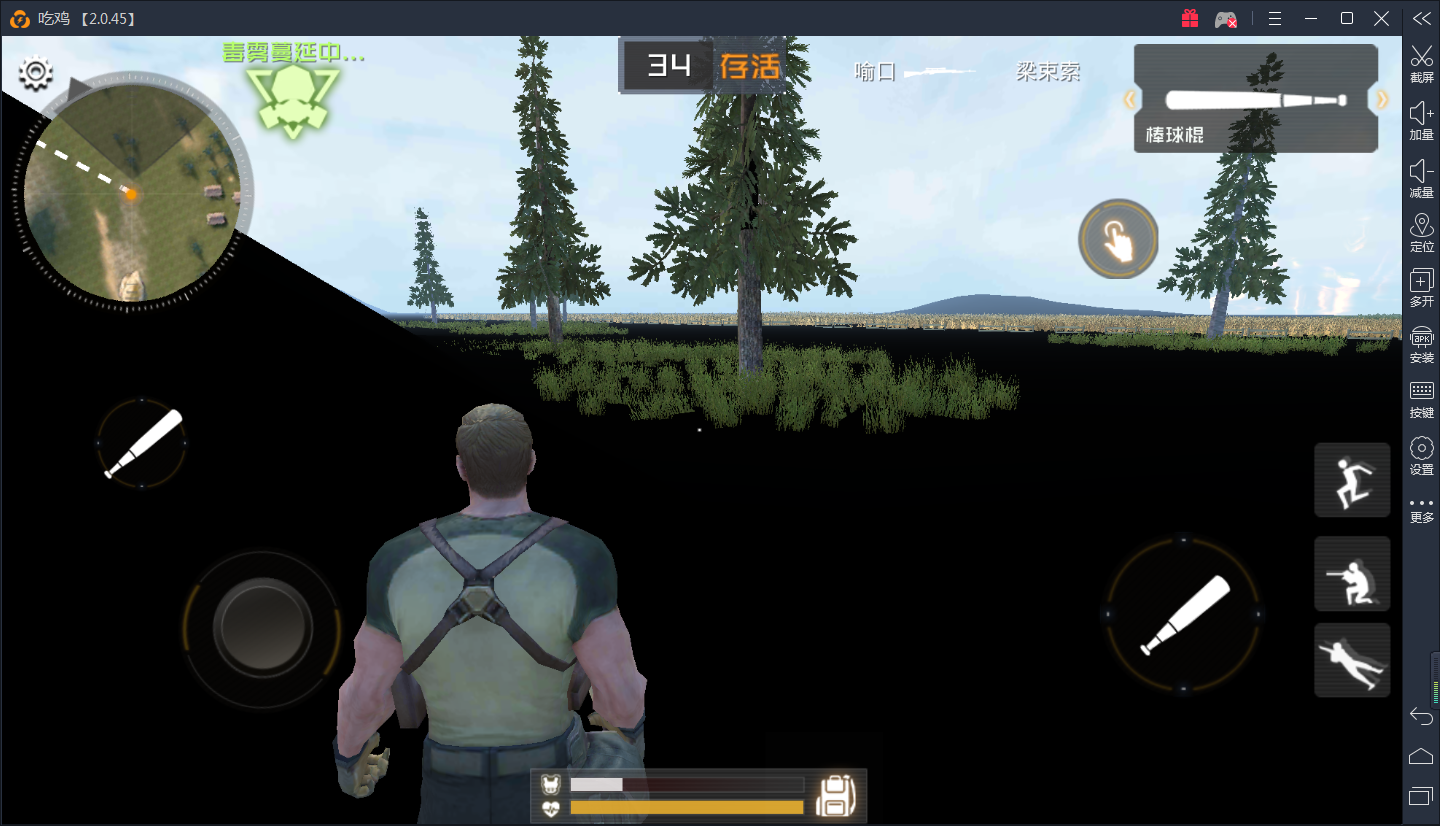This screenshot has height=826, width=1440.
Task: Tap the circular minimap
Action: point(131,192)
